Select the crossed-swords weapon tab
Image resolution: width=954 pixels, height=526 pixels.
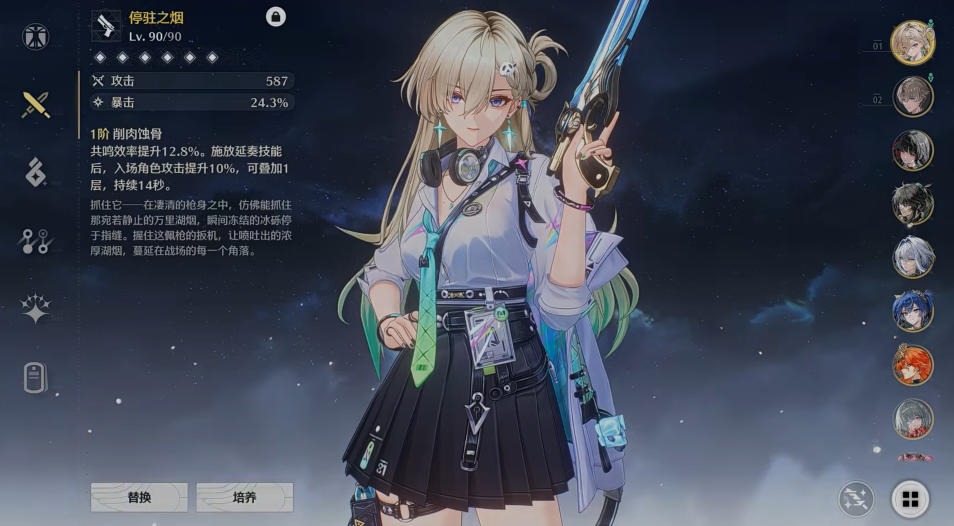[x=36, y=104]
